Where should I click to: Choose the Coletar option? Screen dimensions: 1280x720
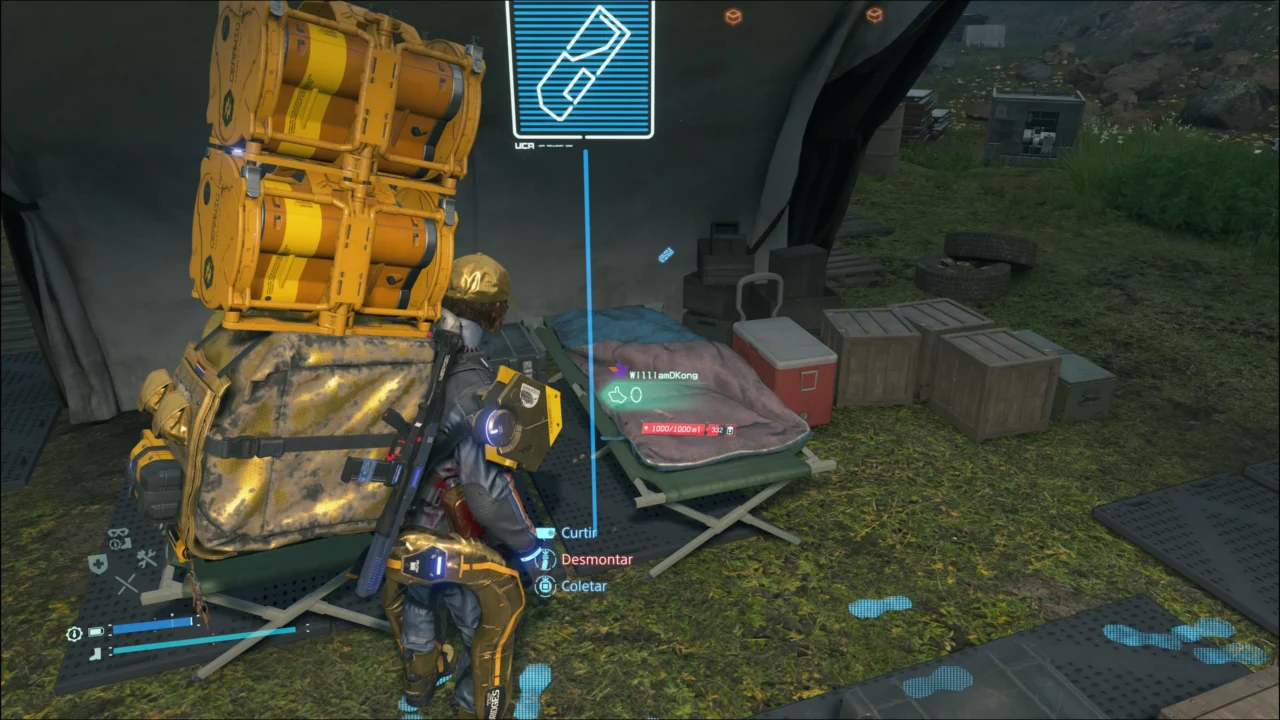[583, 586]
